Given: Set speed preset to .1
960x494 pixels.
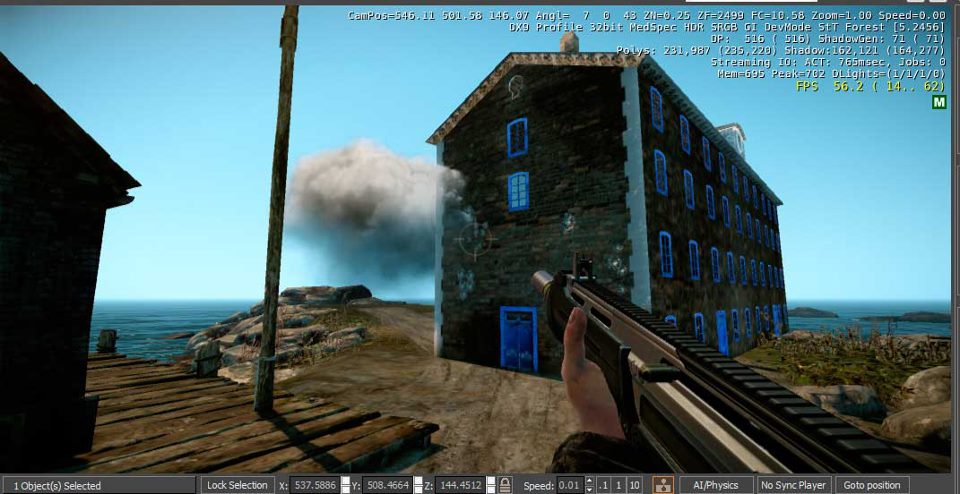Looking at the screenshot, I should click(604, 485).
